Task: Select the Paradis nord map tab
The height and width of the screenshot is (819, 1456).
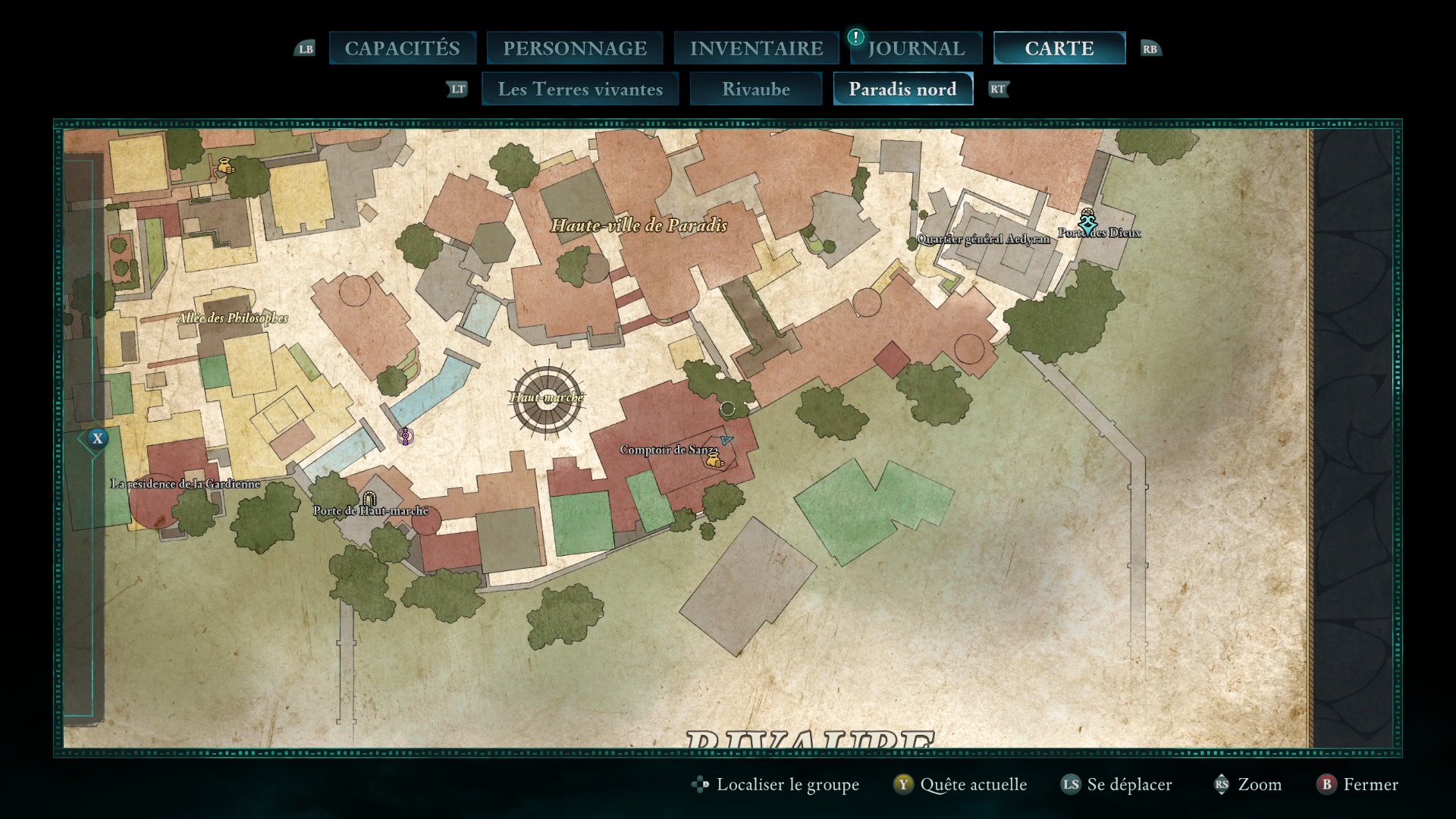Action: (902, 89)
